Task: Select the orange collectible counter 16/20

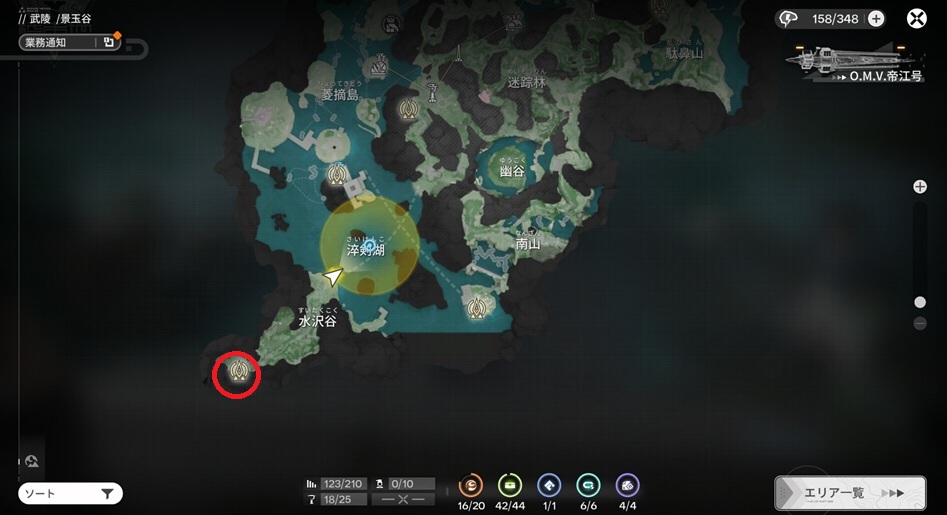Action: coord(470,486)
